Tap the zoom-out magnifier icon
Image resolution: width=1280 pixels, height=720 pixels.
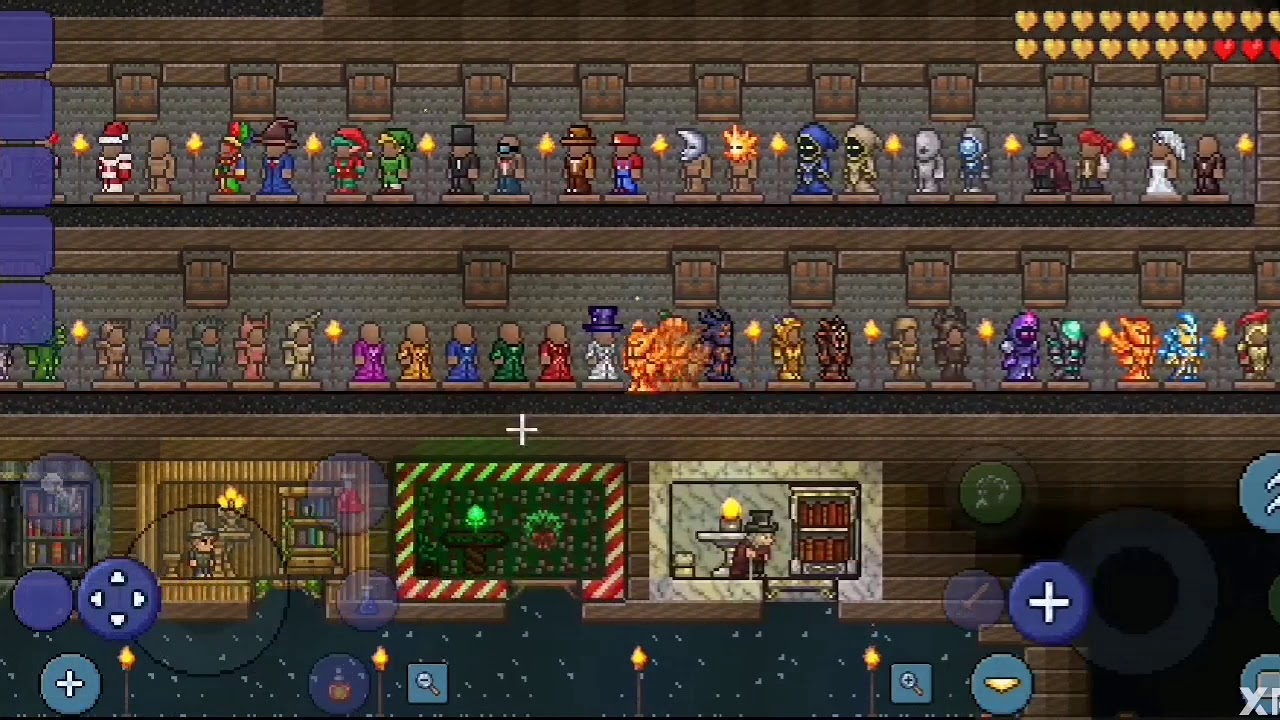(428, 685)
